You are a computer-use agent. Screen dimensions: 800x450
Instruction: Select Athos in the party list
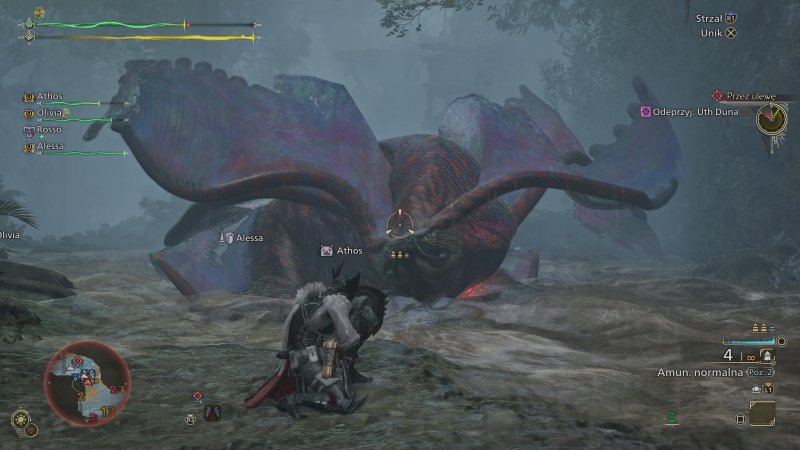(x=48, y=97)
